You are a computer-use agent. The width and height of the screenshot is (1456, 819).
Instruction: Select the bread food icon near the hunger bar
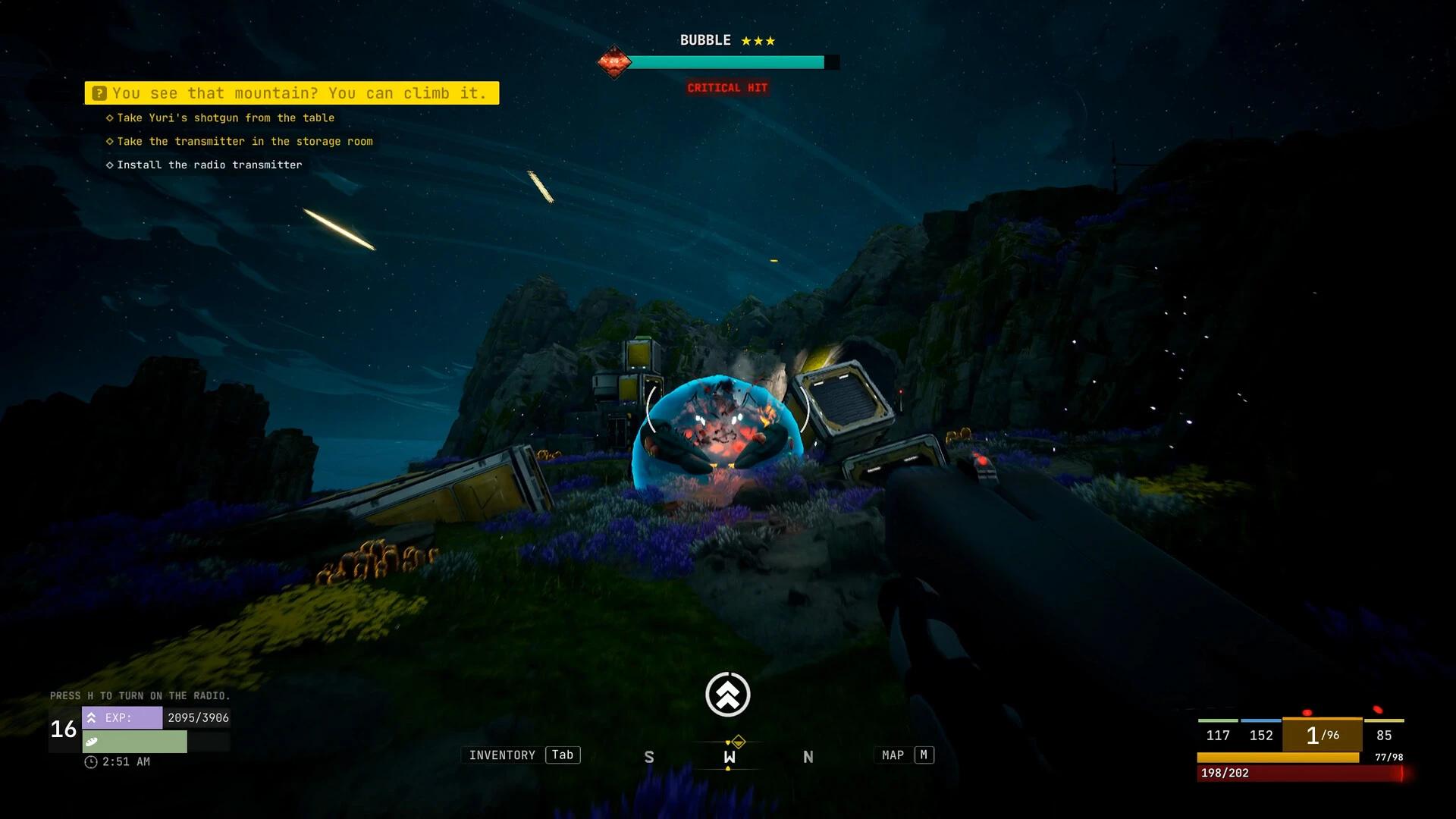coord(93,741)
